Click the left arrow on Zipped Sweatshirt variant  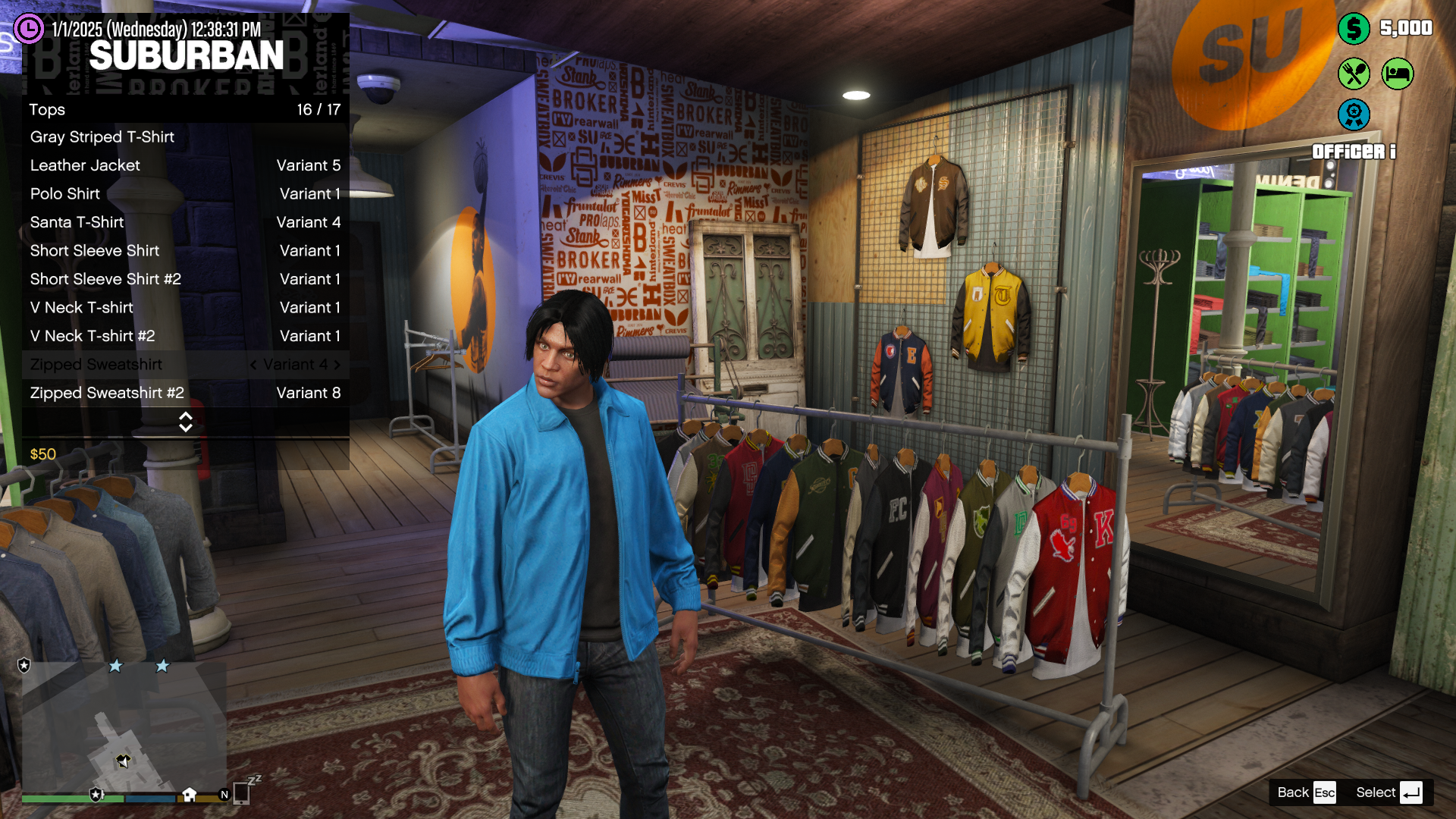[x=253, y=365]
